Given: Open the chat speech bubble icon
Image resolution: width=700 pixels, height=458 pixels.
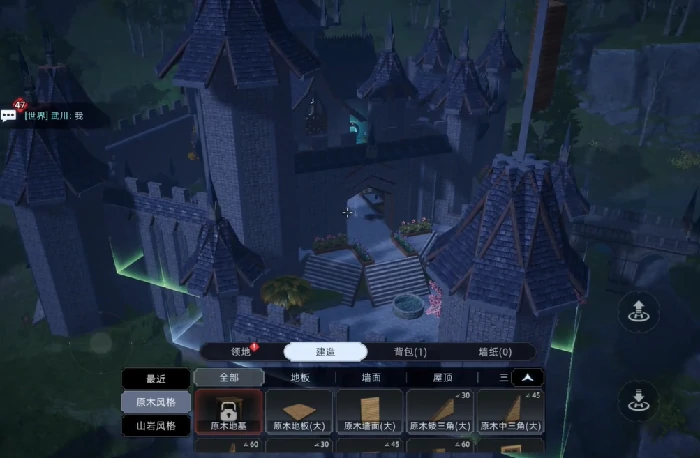Looking at the screenshot, I should click(9, 116).
